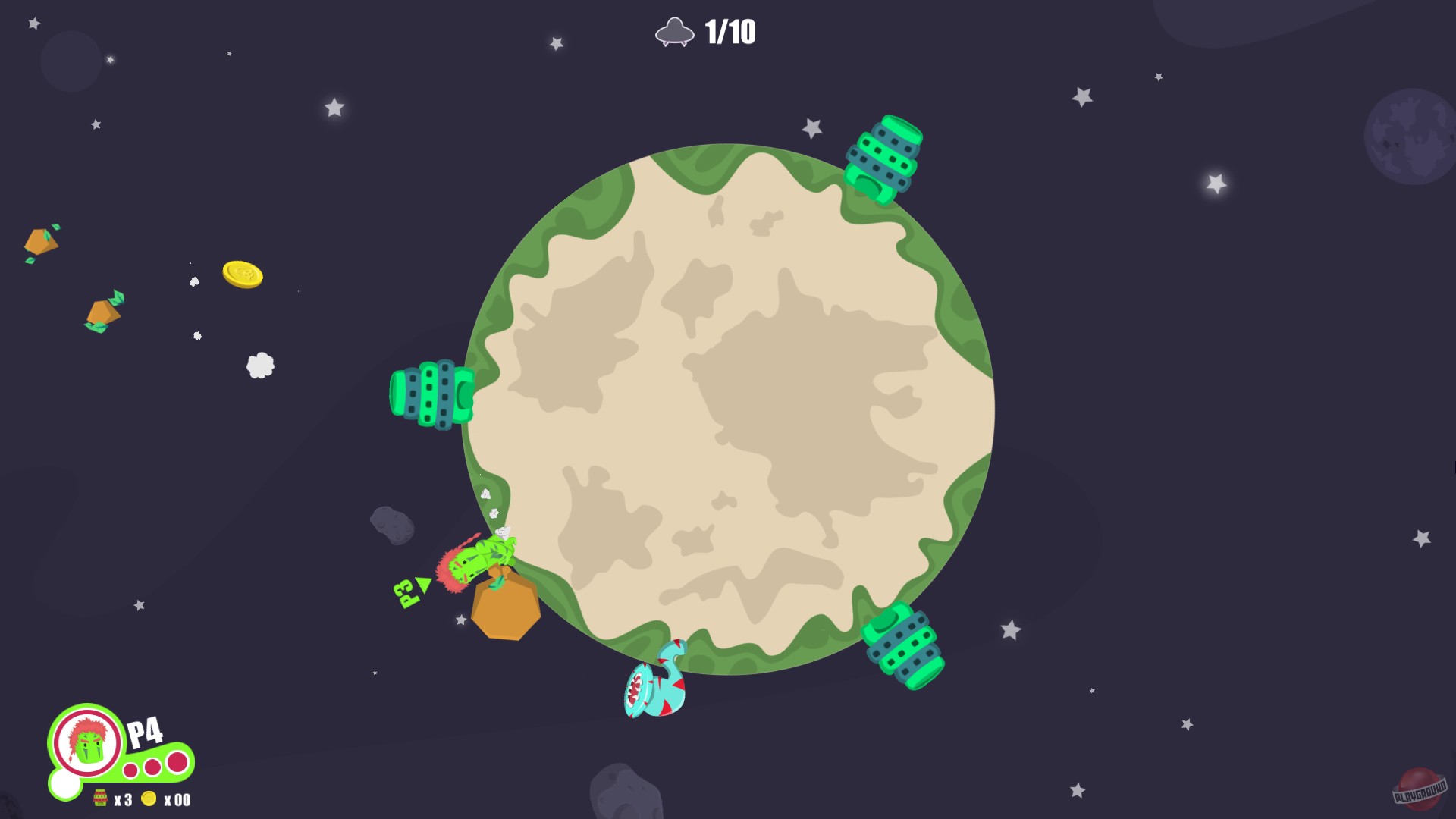Click the first red health dot
1456x819 pixels.
point(130,772)
